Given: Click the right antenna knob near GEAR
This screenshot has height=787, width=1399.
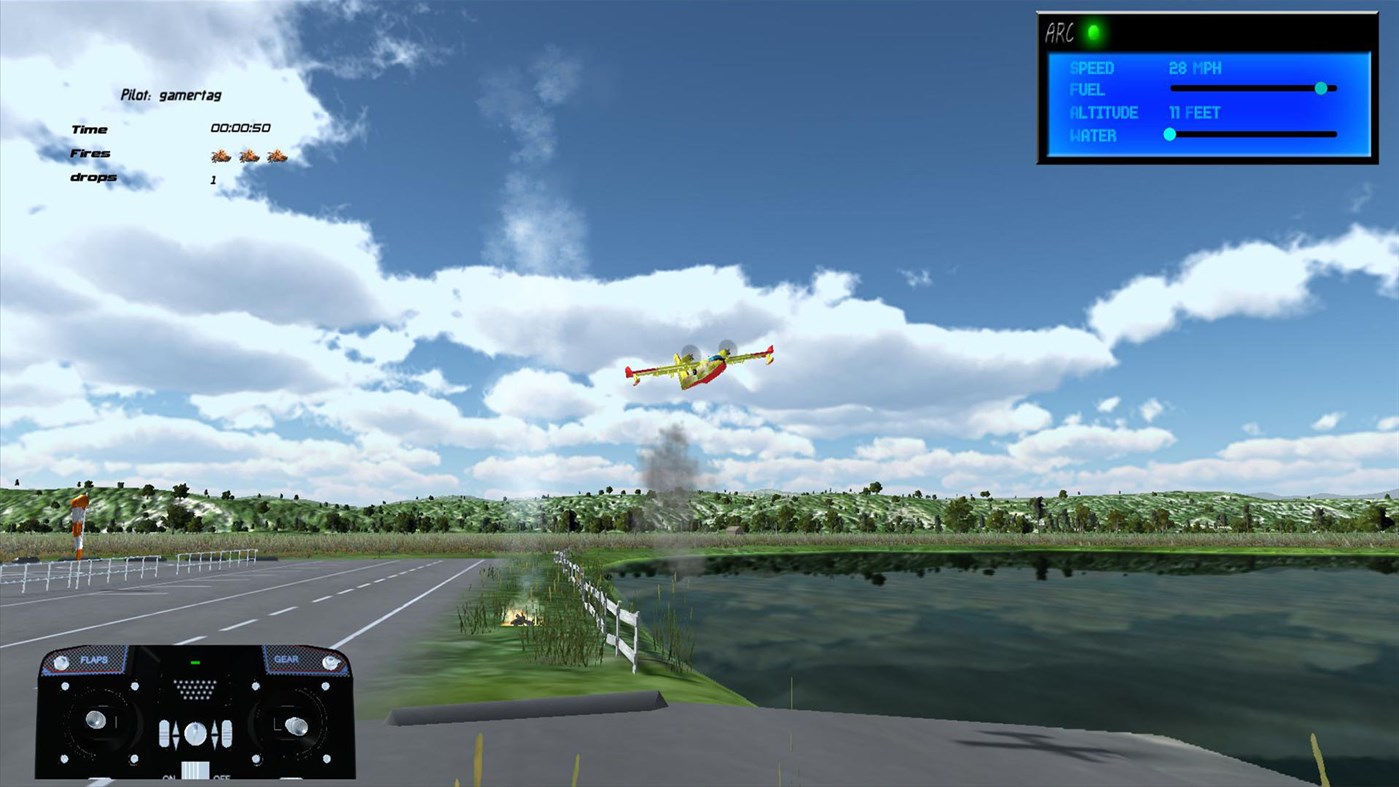Looking at the screenshot, I should [329, 662].
